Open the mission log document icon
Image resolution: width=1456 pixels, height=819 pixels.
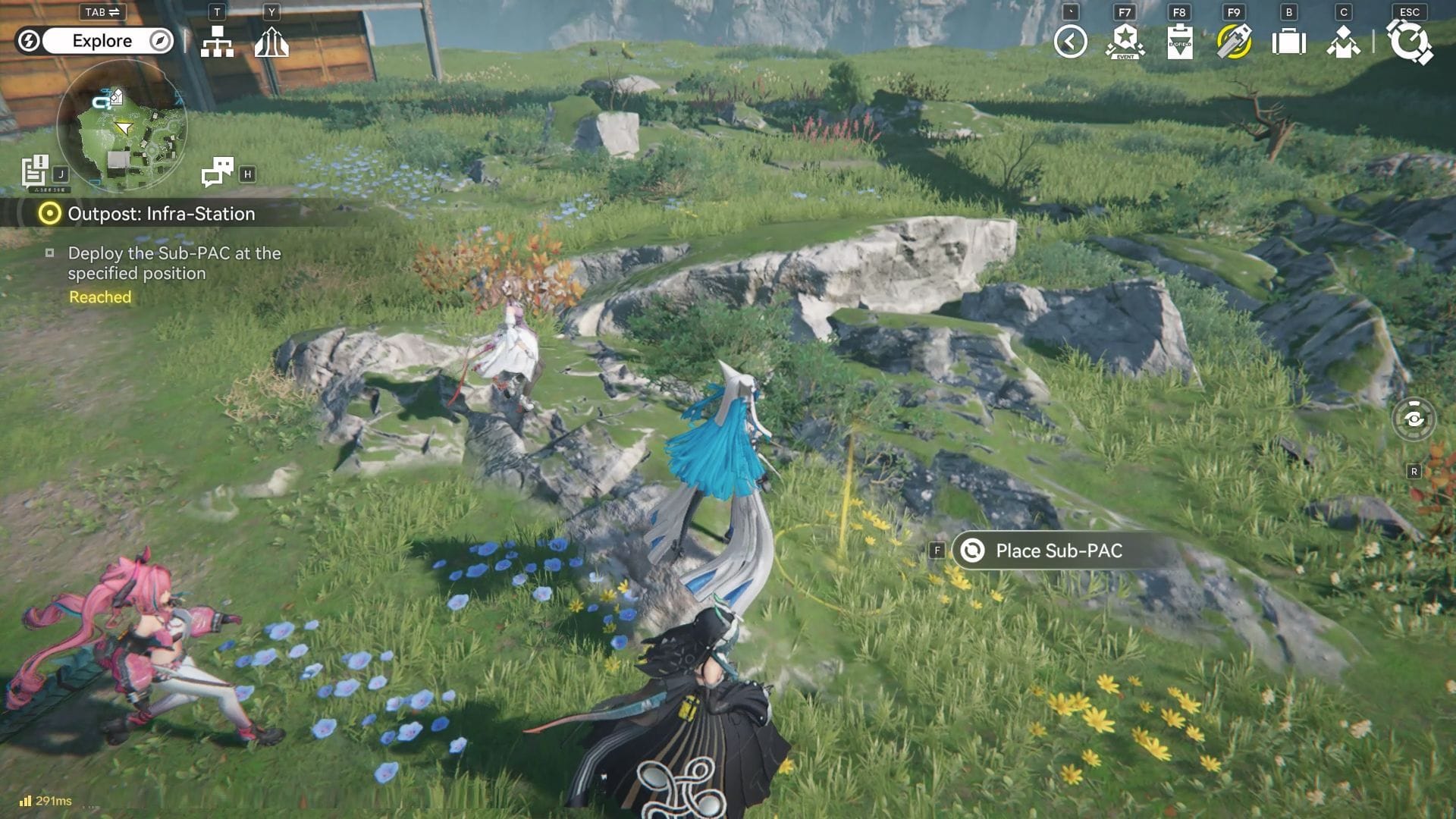point(35,171)
